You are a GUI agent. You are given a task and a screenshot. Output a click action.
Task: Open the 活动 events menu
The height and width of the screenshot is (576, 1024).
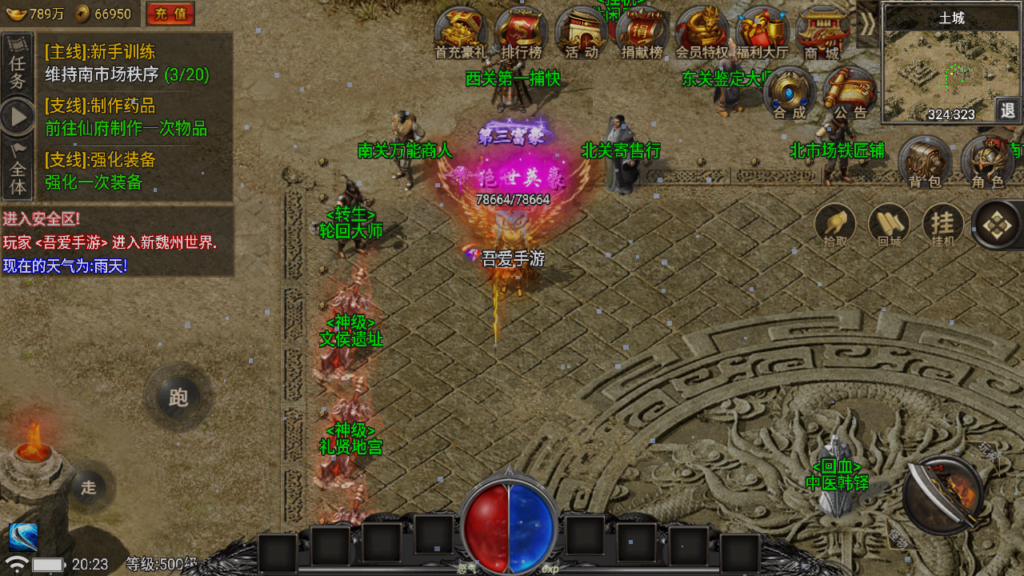tap(581, 32)
